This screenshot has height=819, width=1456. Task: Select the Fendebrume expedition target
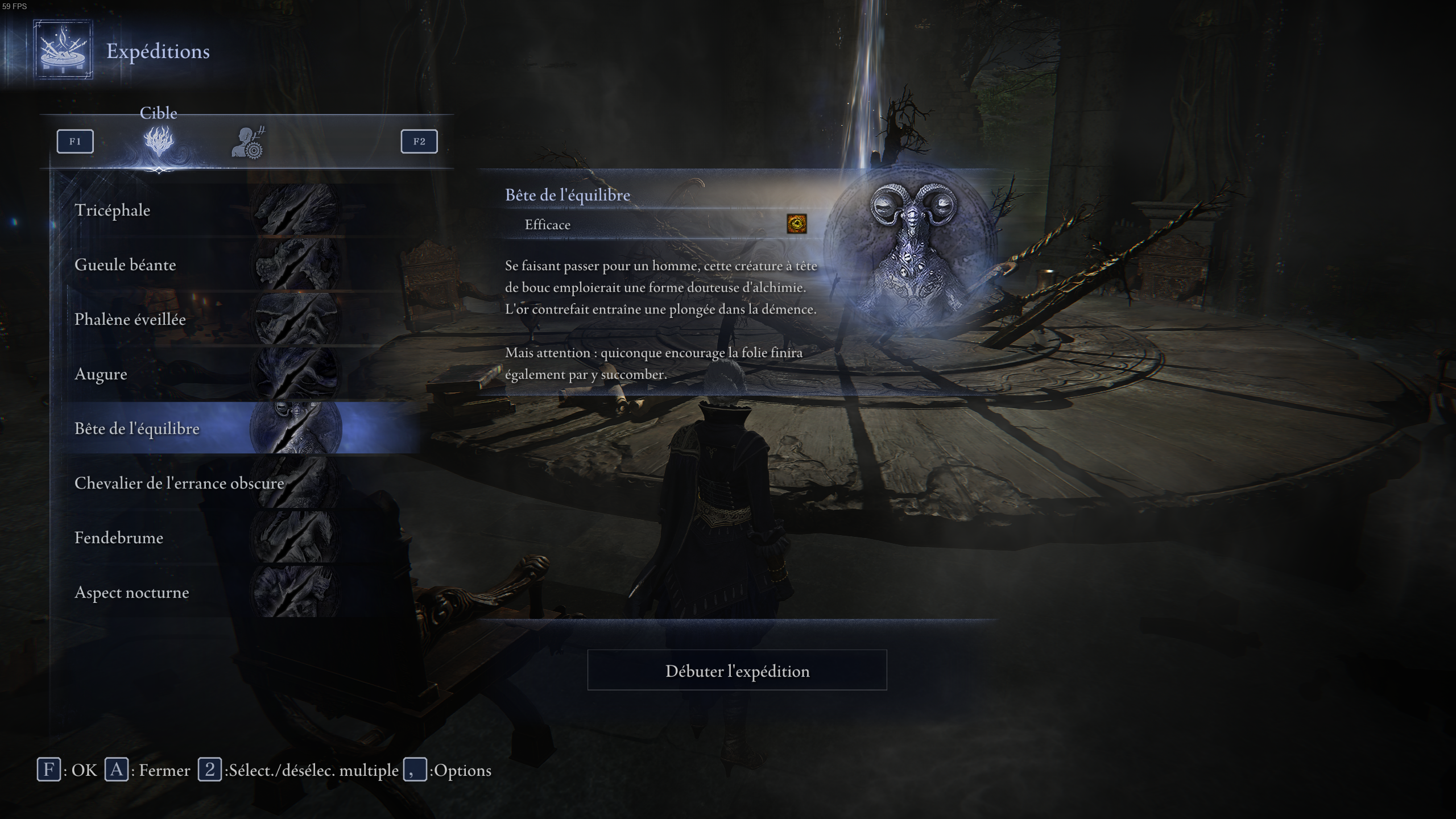click(x=118, y=537)
